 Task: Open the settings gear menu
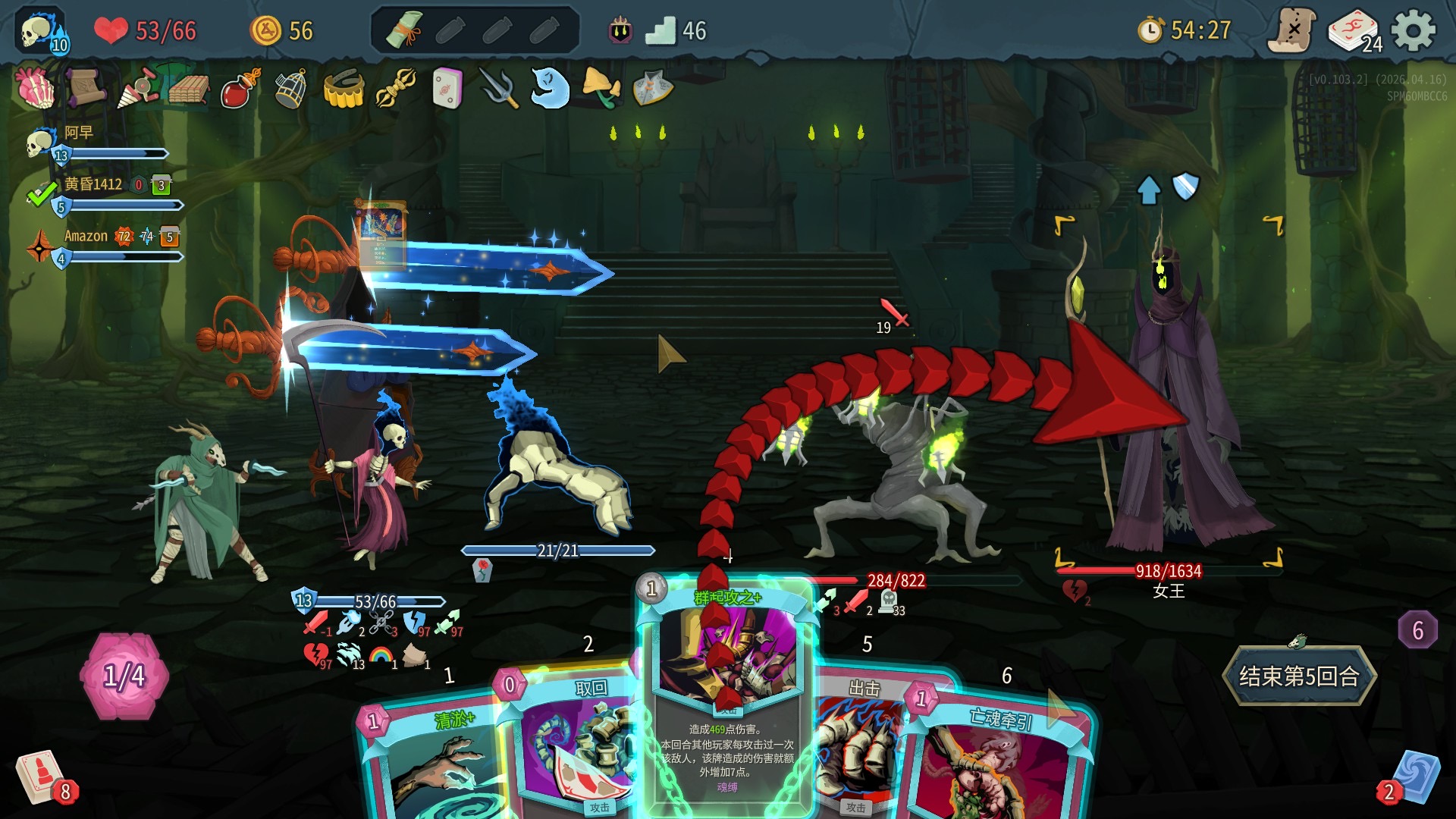tap(1414, 31)
